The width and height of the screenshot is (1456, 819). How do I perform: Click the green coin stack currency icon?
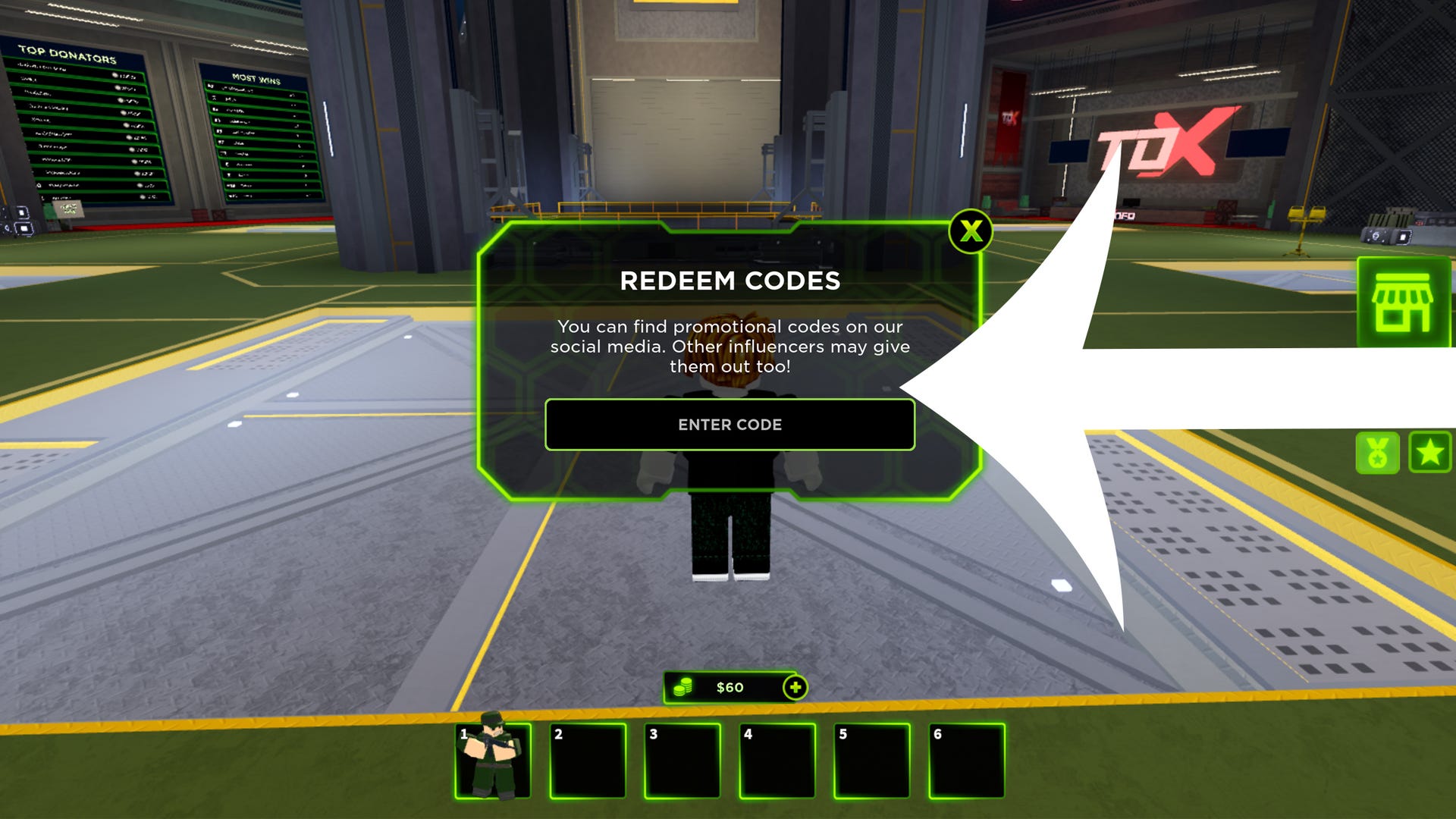click(x=682, y=687)
